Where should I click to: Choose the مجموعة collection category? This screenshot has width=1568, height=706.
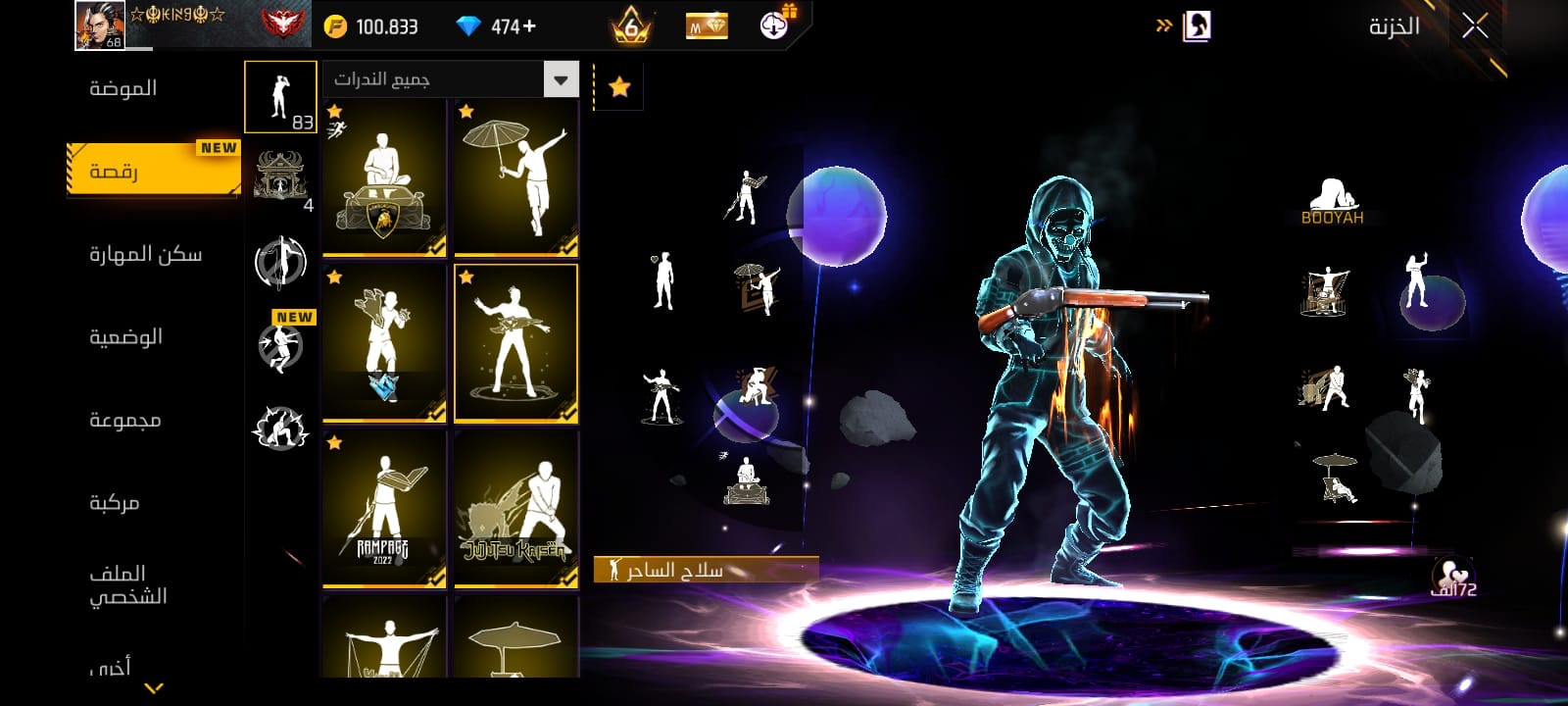pos(124,420)
